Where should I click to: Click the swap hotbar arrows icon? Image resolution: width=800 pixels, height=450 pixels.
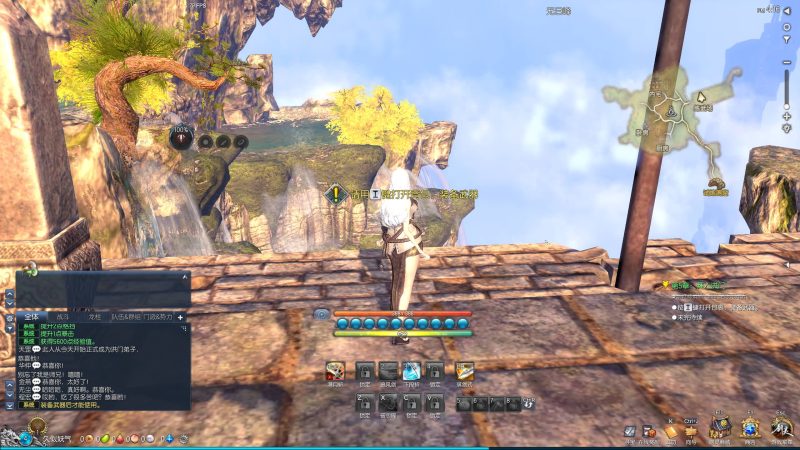tap(527, 404)
